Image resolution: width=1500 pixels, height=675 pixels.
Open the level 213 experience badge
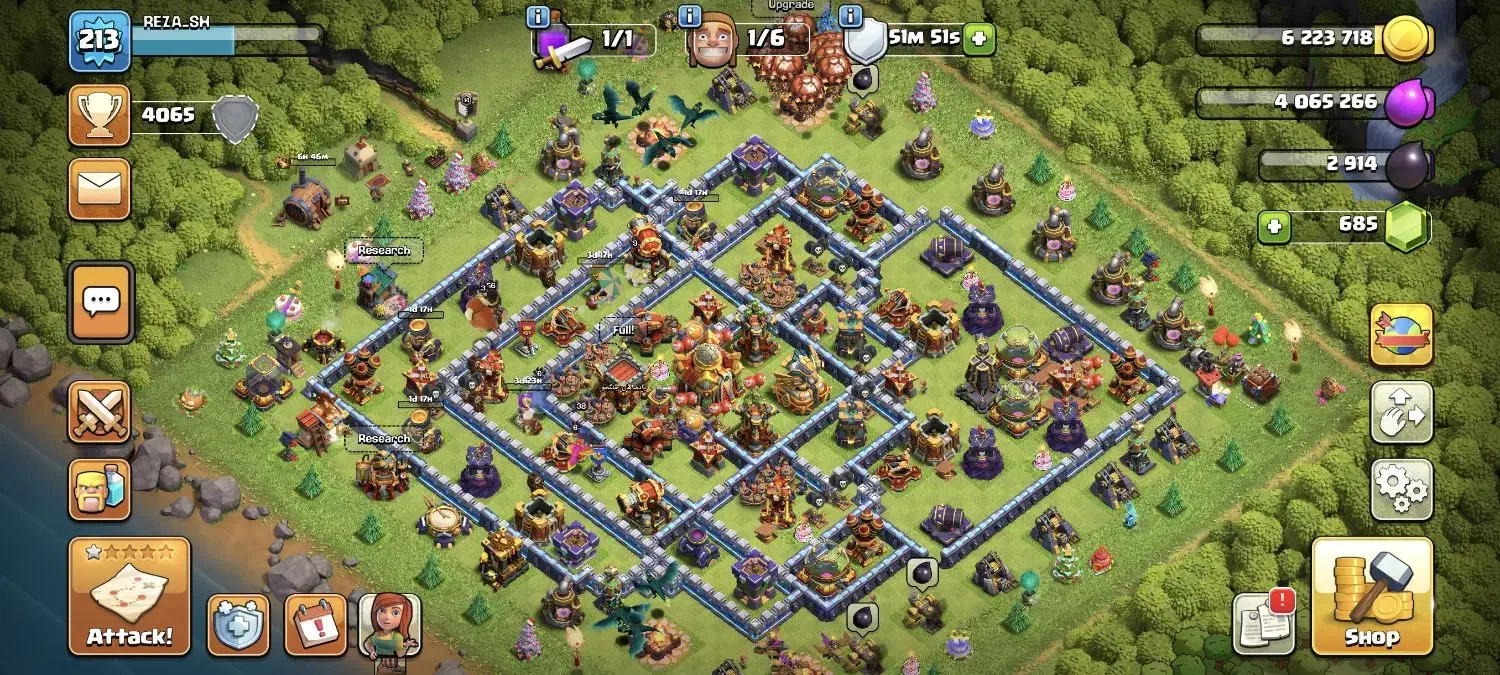point(99,41)
